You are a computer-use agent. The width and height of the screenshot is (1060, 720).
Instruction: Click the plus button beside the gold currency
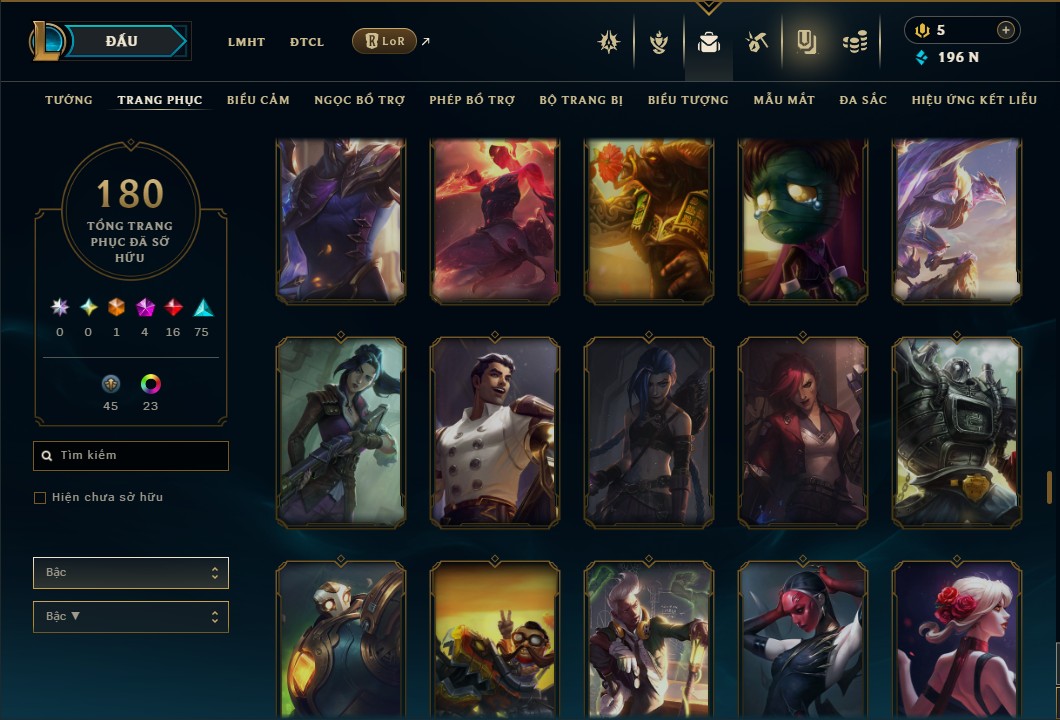pos(1005,30)
